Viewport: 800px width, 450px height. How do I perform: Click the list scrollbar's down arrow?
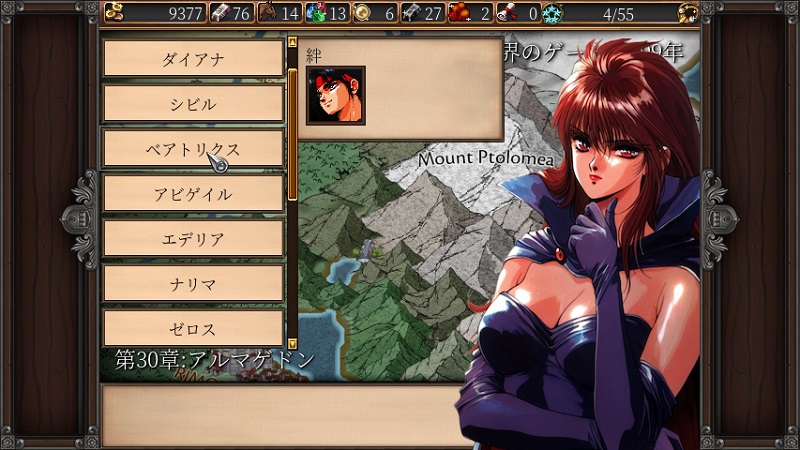[x=292, y=343]
